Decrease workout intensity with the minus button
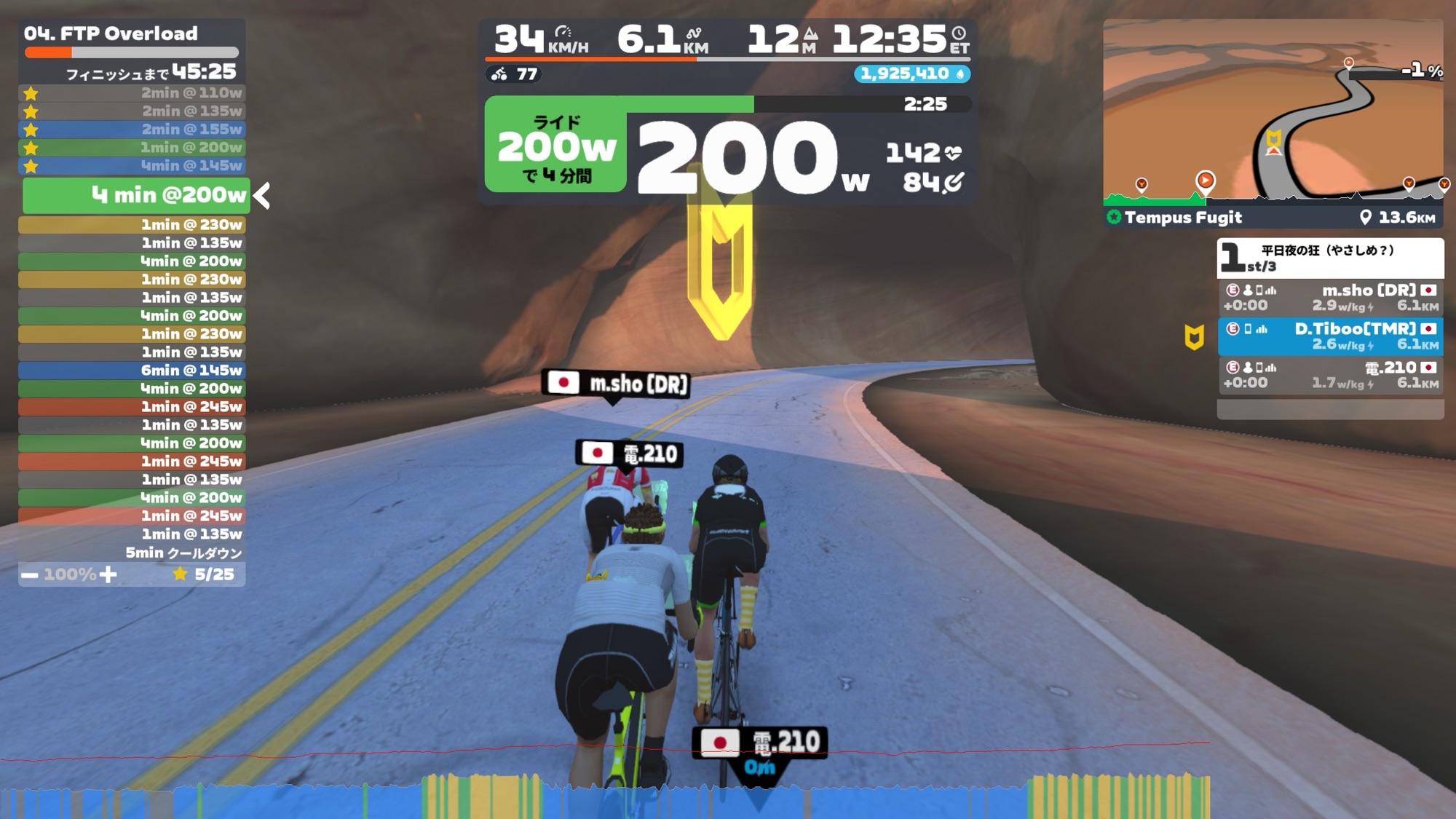Image resolution: width=1456 pixels, height=819 pixels. click(29, 574)
